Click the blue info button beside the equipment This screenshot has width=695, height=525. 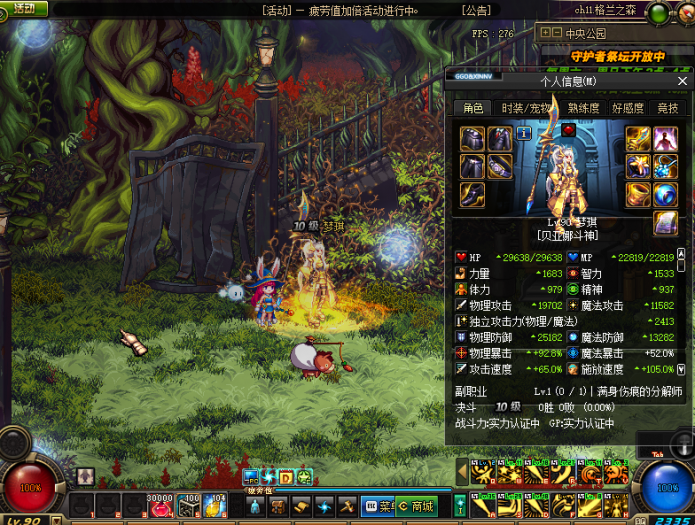pos(525,133)
